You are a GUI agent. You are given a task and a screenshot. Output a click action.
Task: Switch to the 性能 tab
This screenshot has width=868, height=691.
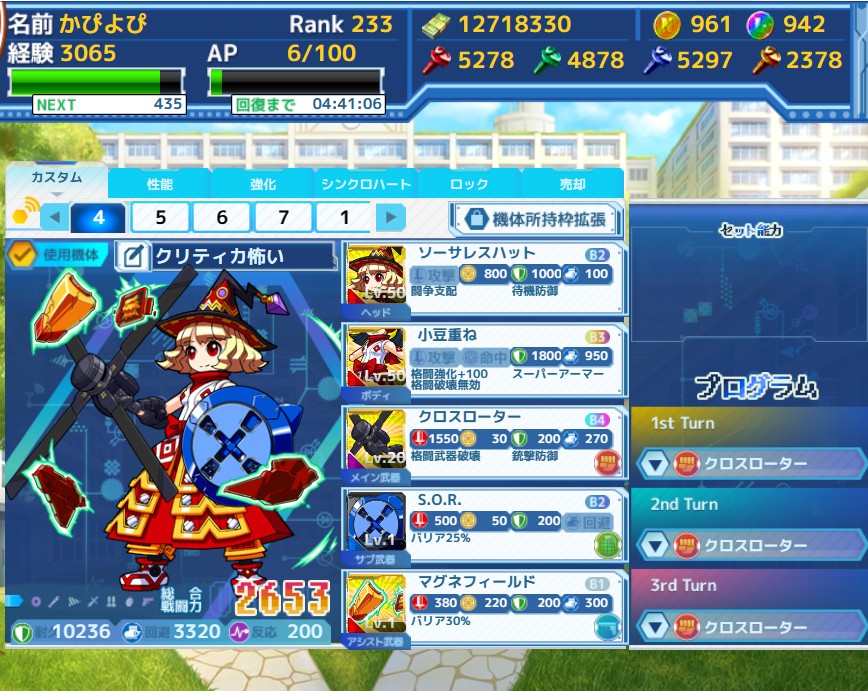click(160, 185)
